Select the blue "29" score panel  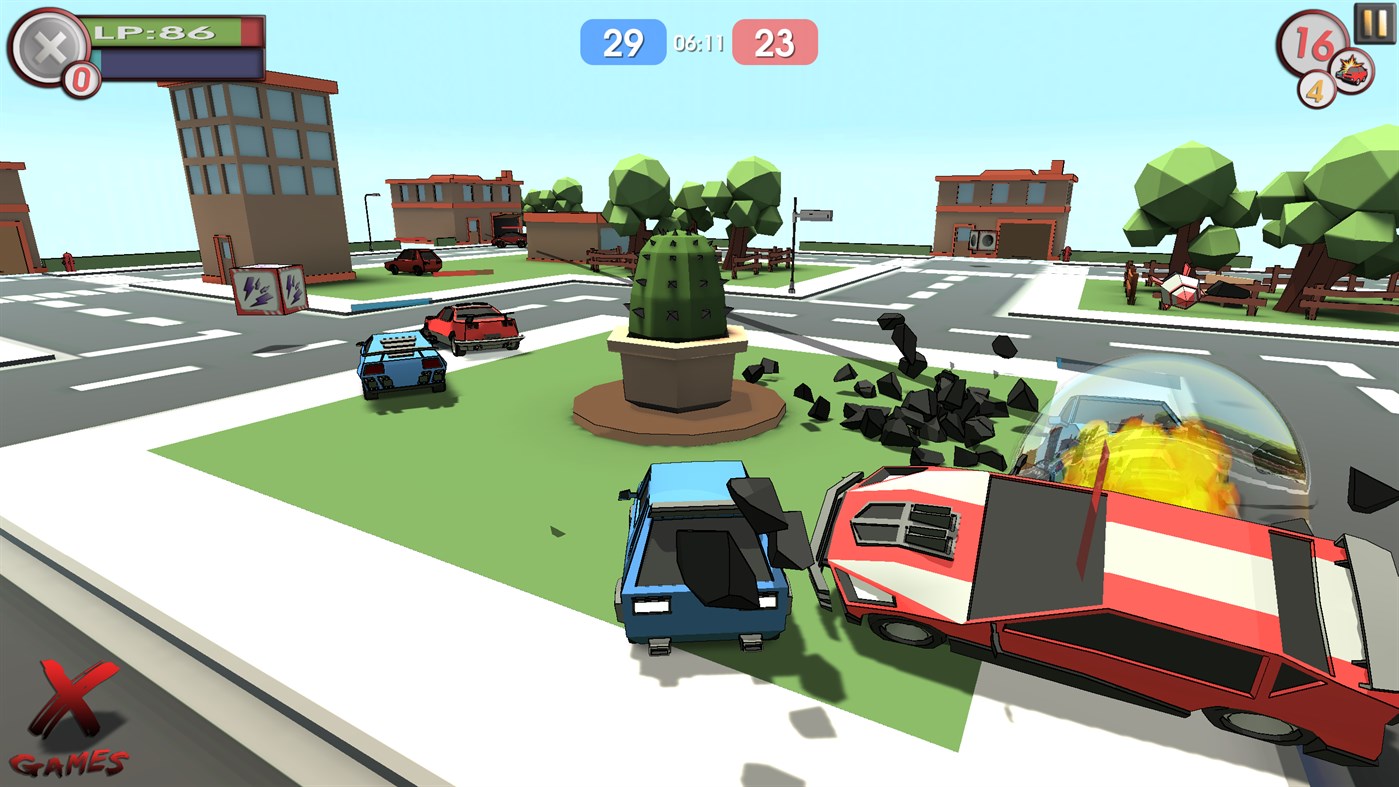point(623,42)
